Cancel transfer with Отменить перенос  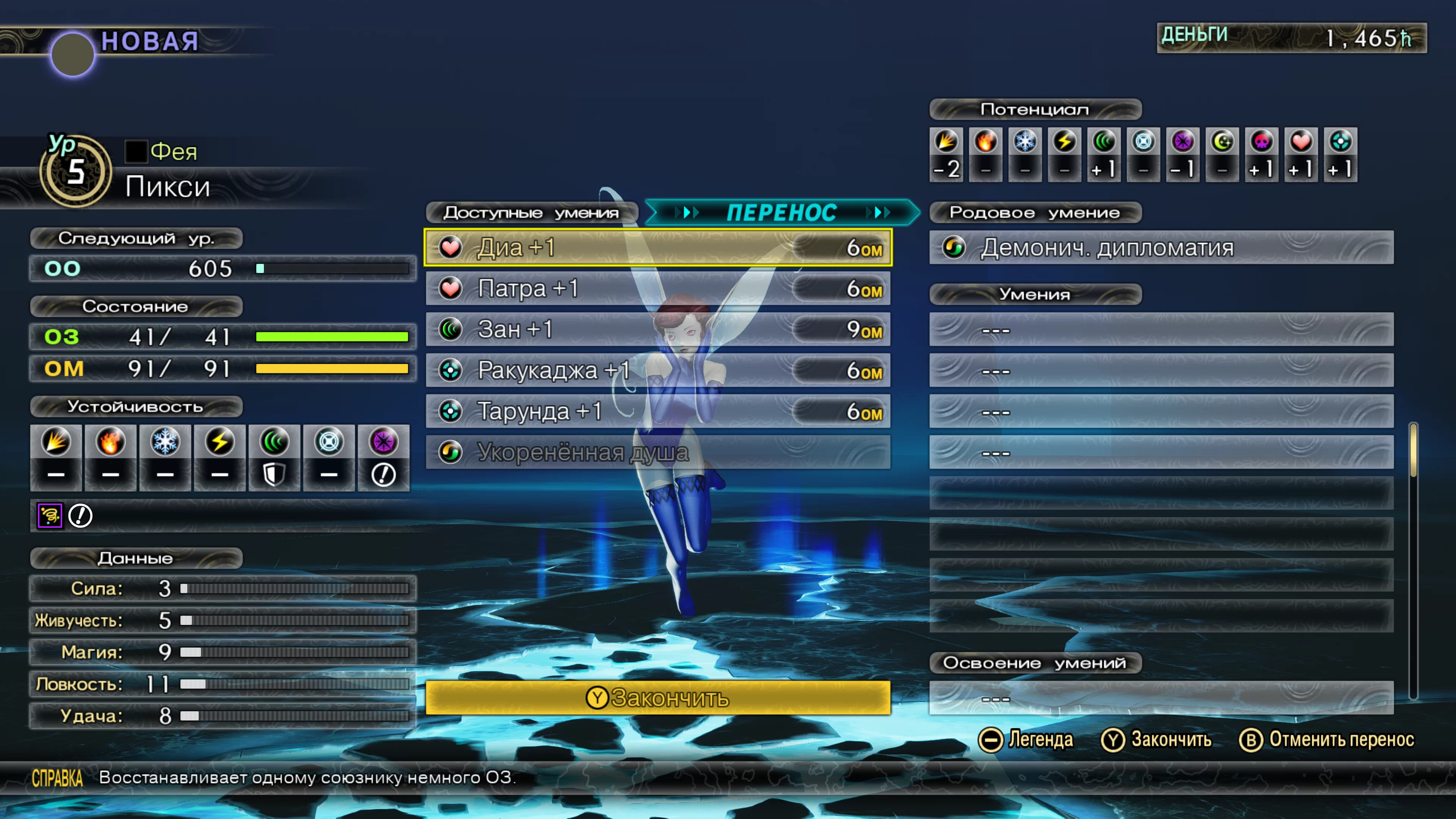click(x=1327, y=740)
